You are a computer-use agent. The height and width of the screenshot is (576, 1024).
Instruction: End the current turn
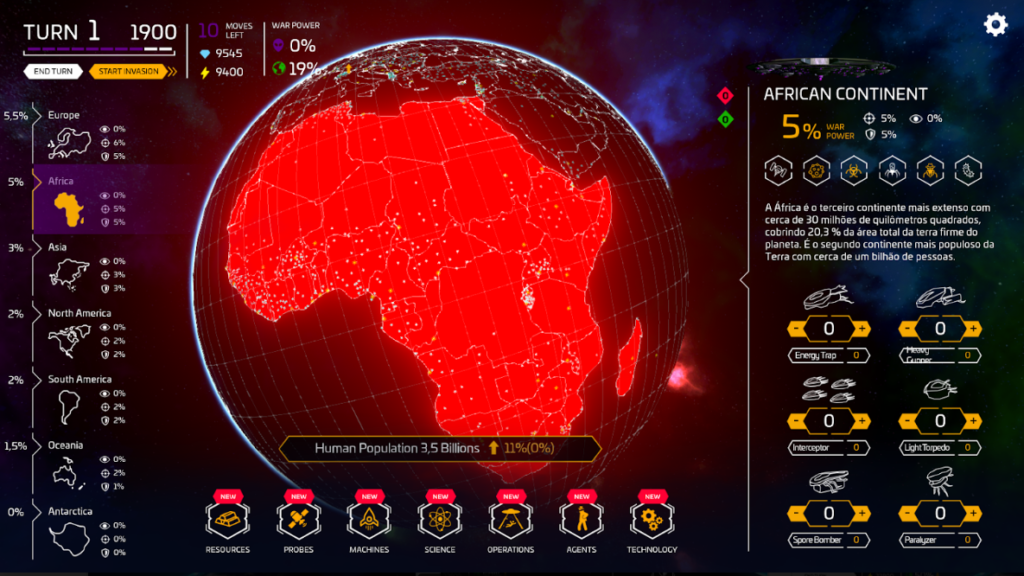[53, 71]
